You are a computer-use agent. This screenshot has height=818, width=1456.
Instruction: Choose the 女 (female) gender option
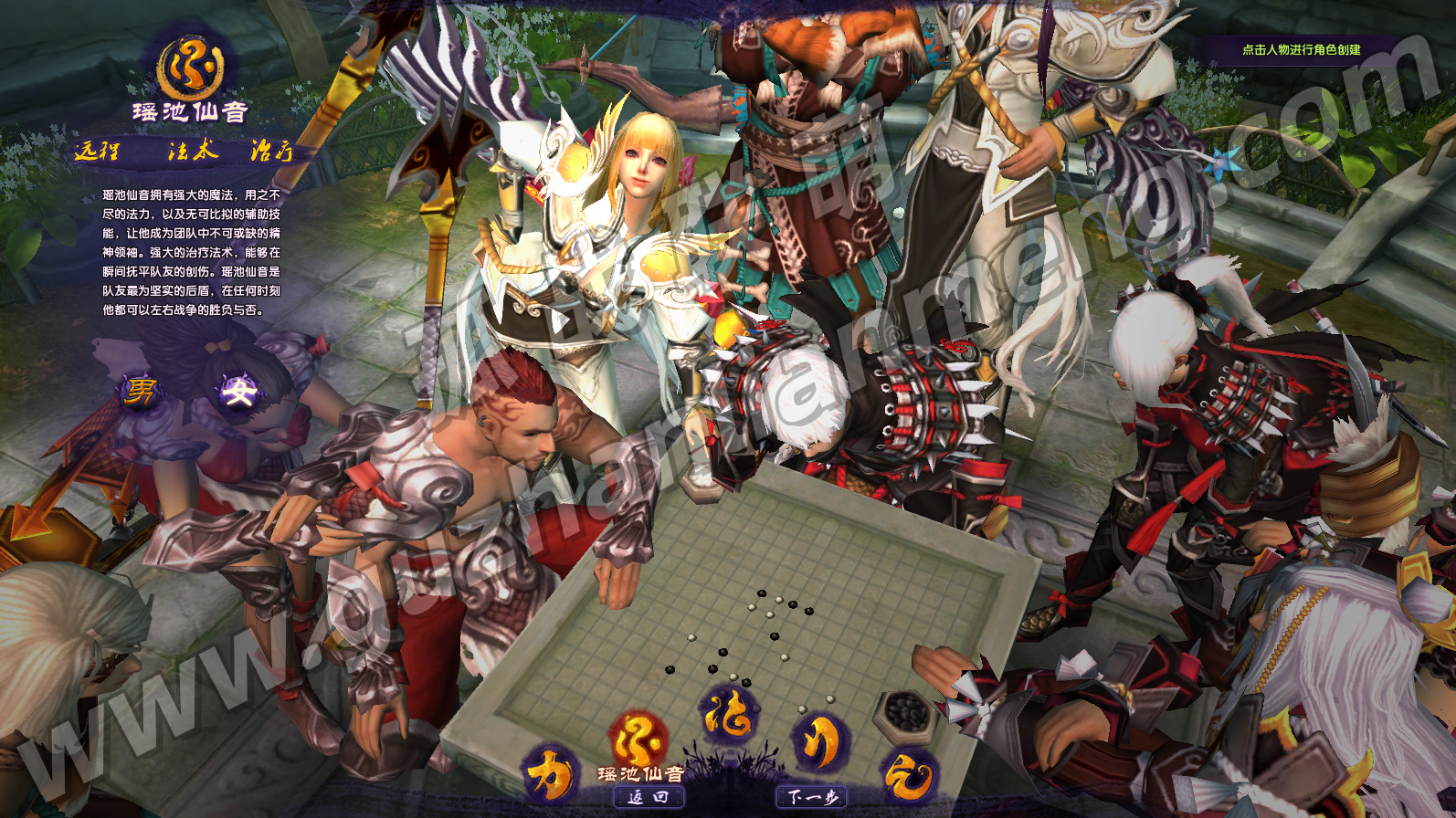(239, 392)
